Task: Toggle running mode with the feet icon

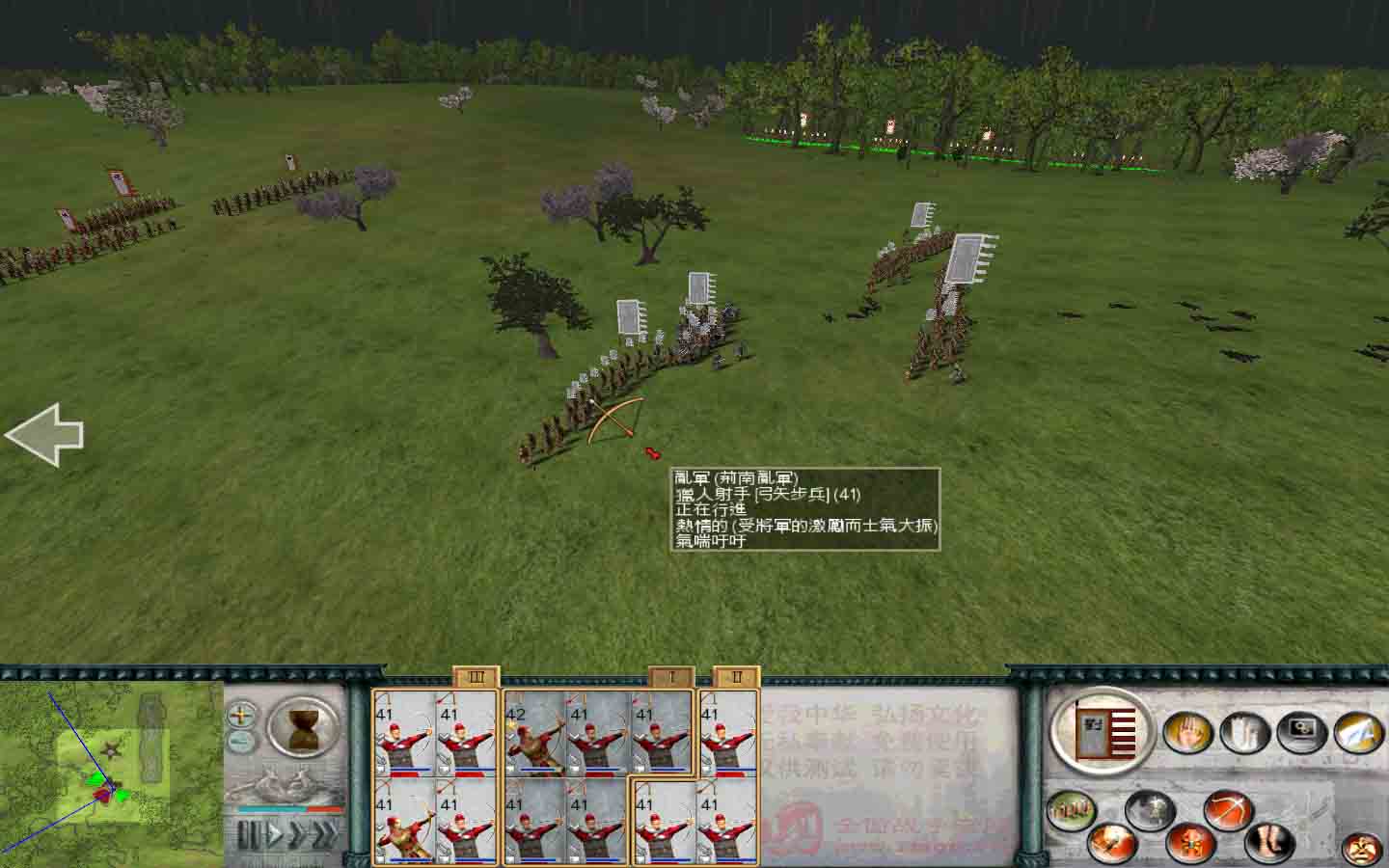Action: (x=1267, y=843)
